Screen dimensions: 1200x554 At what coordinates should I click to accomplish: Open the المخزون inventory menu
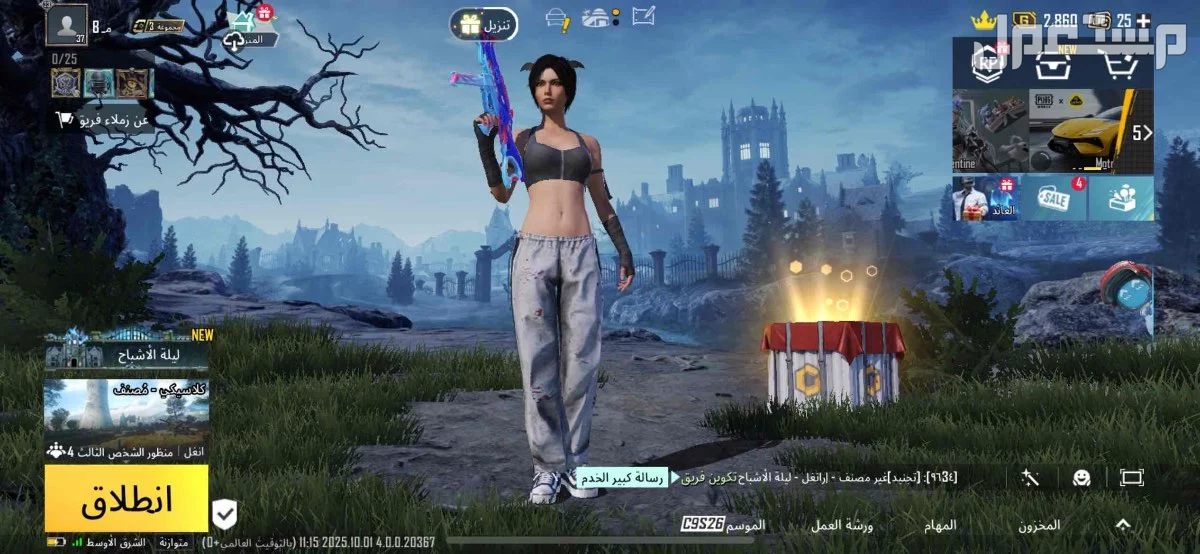(1039, 525)
